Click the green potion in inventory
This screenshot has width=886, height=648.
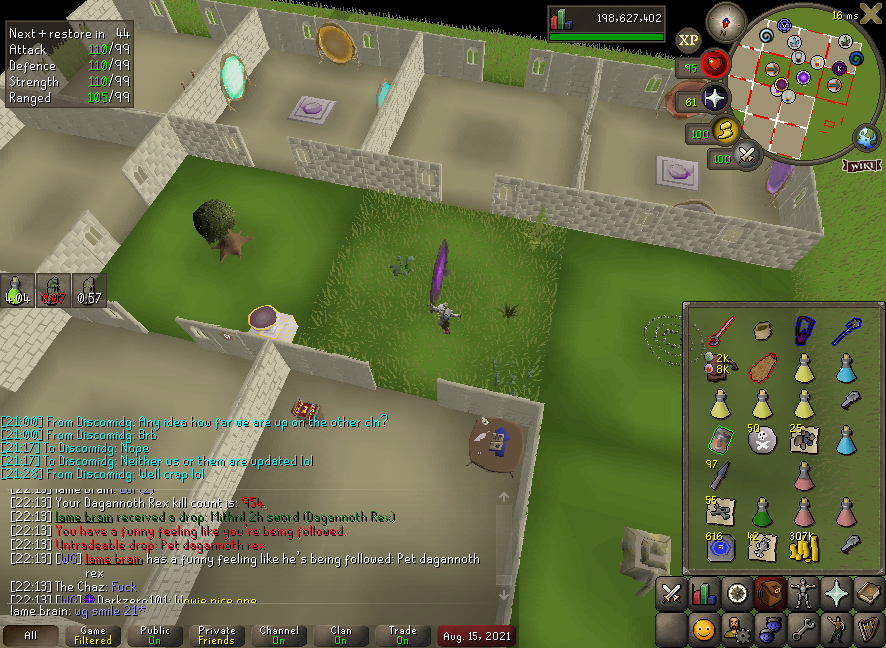point(761,511)
